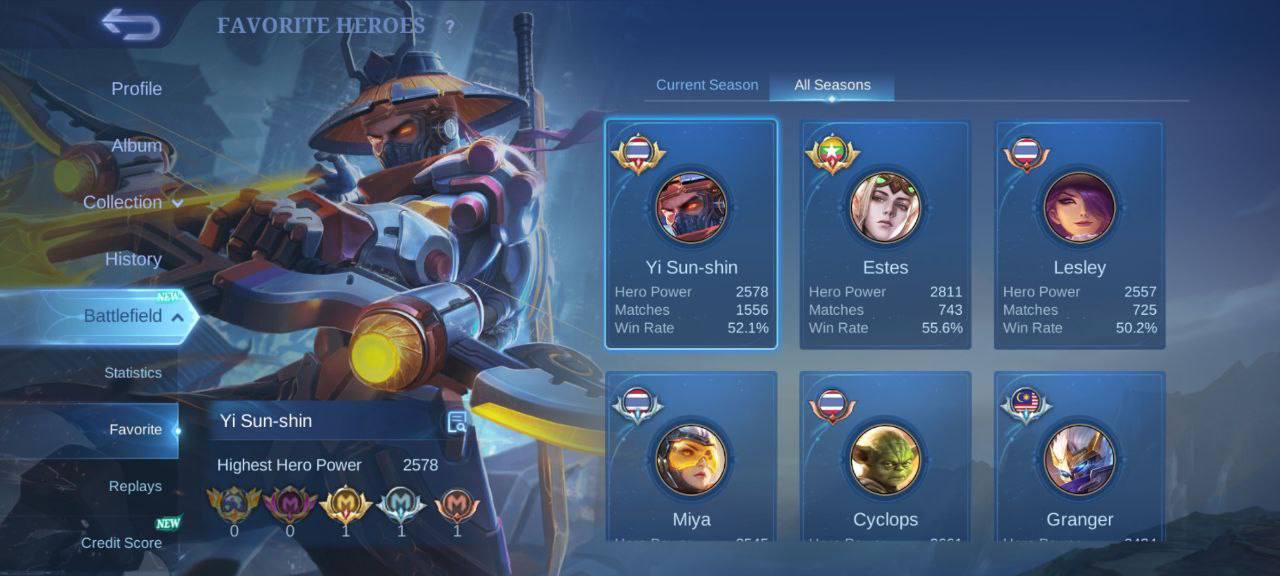The width and height of the screenshot is (1280, 576).
Task: Expand the Collection menu
Action: (x=133, y=202)
